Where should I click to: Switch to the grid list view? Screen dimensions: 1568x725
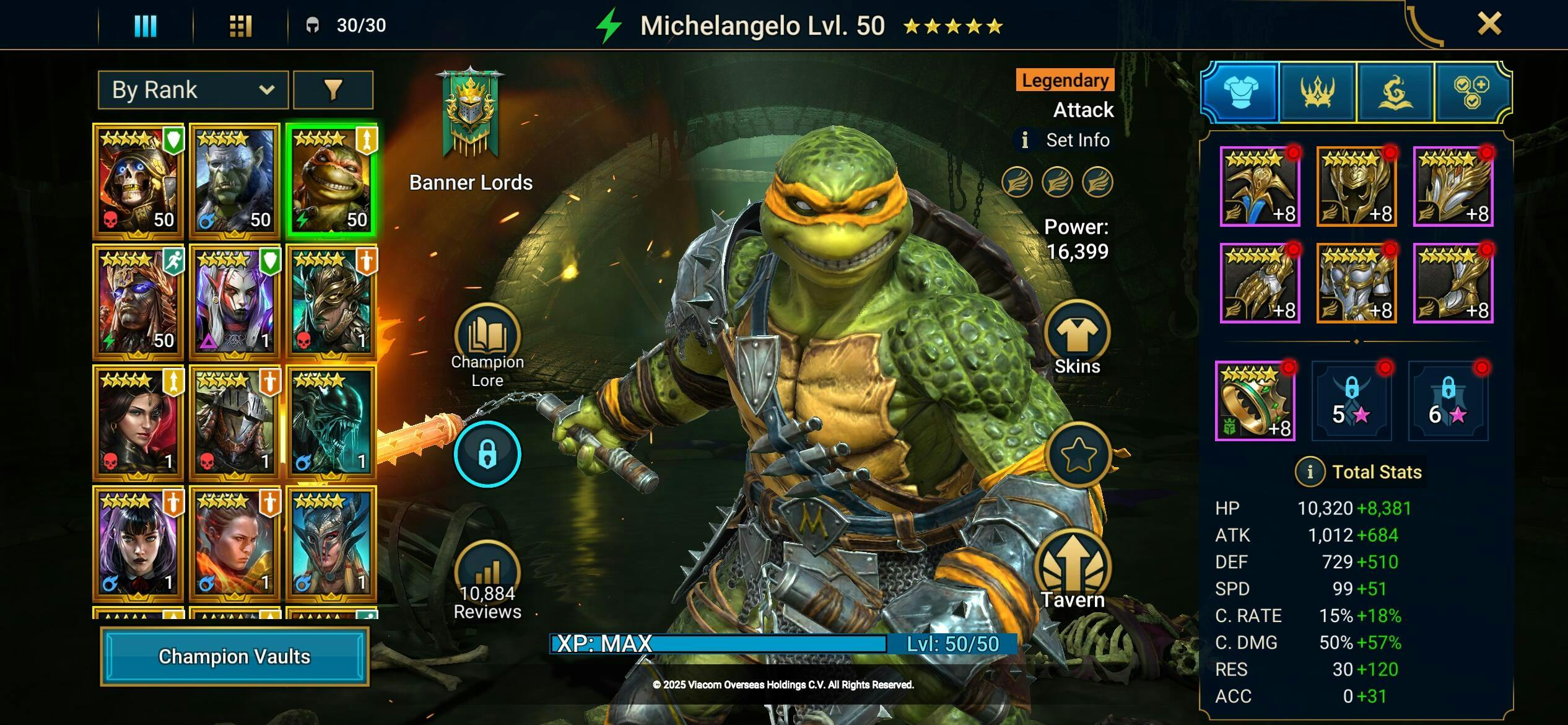(240, 25)
